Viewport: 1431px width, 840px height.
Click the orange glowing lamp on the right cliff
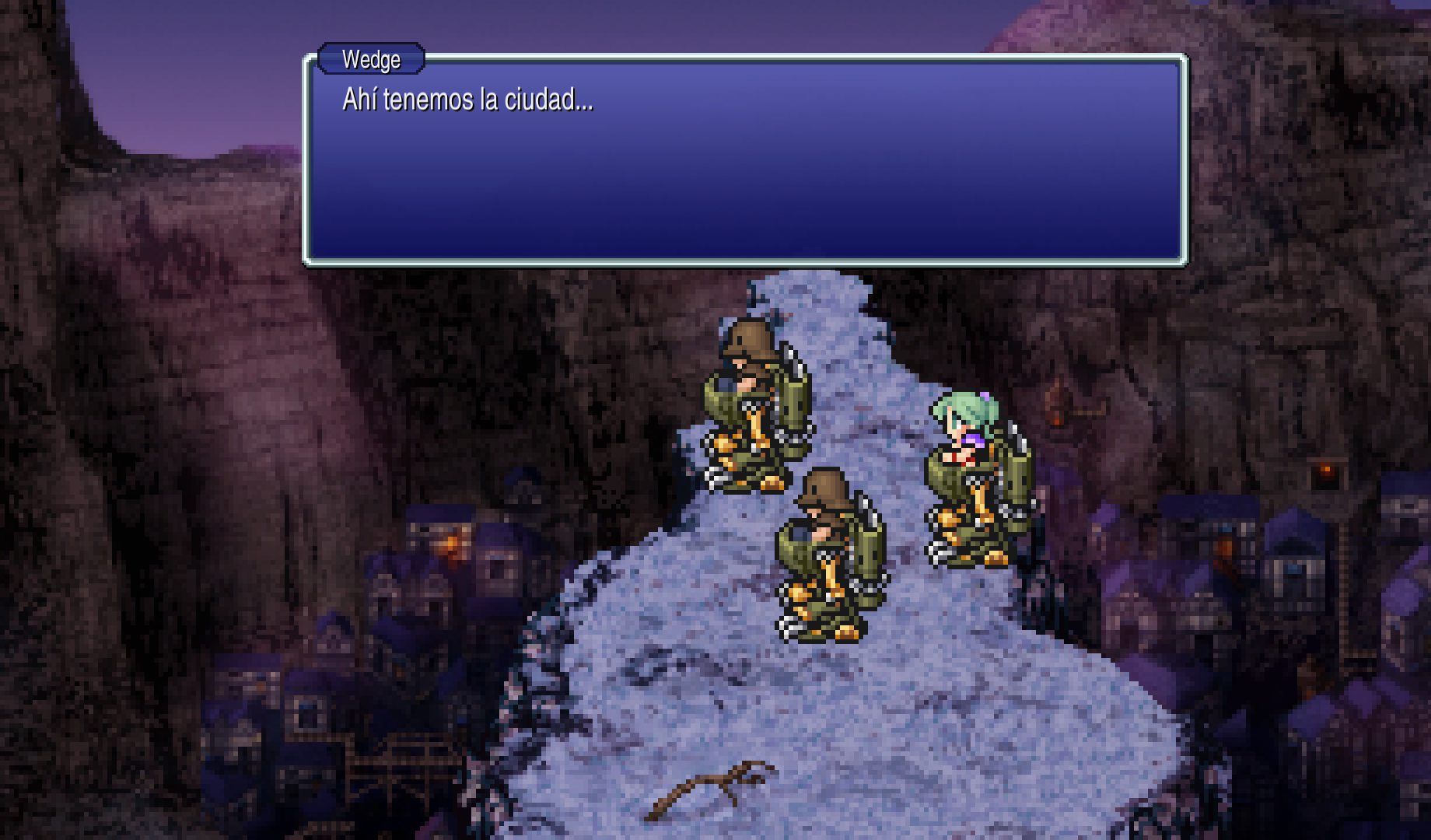pos(1327,468)
